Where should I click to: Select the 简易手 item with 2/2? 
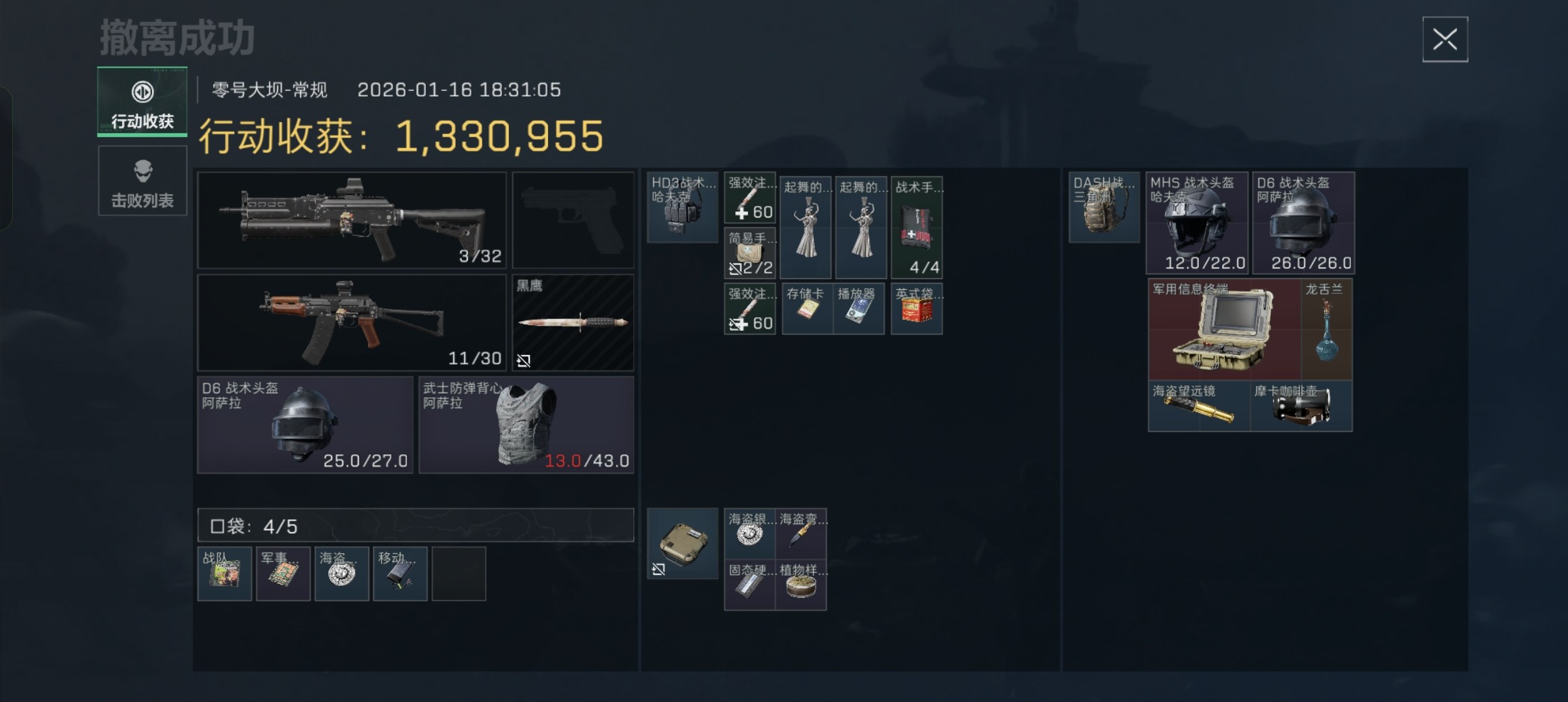[x=750, y=253]
